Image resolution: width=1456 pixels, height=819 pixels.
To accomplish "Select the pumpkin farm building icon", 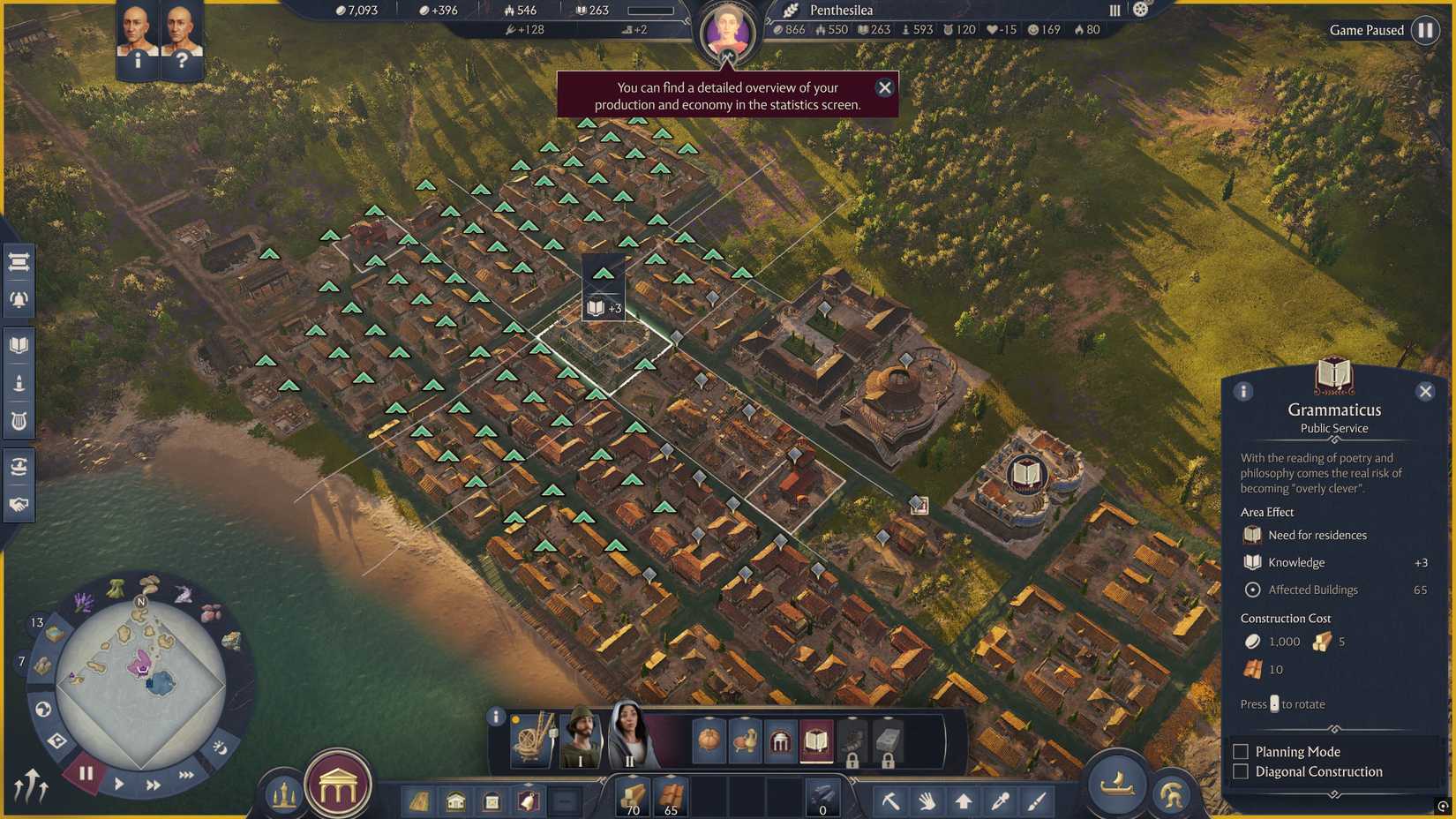I will 709,741.
